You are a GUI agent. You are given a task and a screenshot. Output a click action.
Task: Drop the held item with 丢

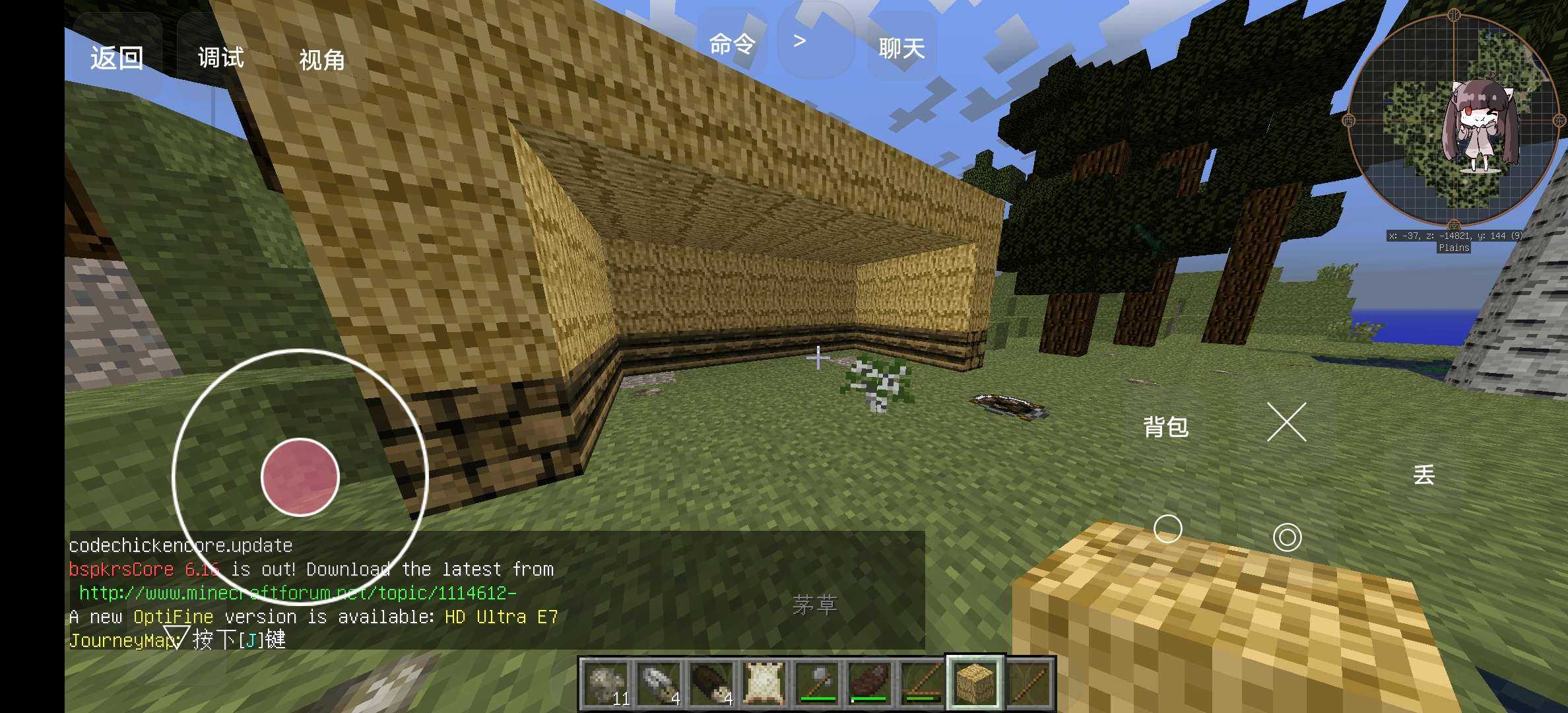pyautogui.click(x=1424, y=475)
